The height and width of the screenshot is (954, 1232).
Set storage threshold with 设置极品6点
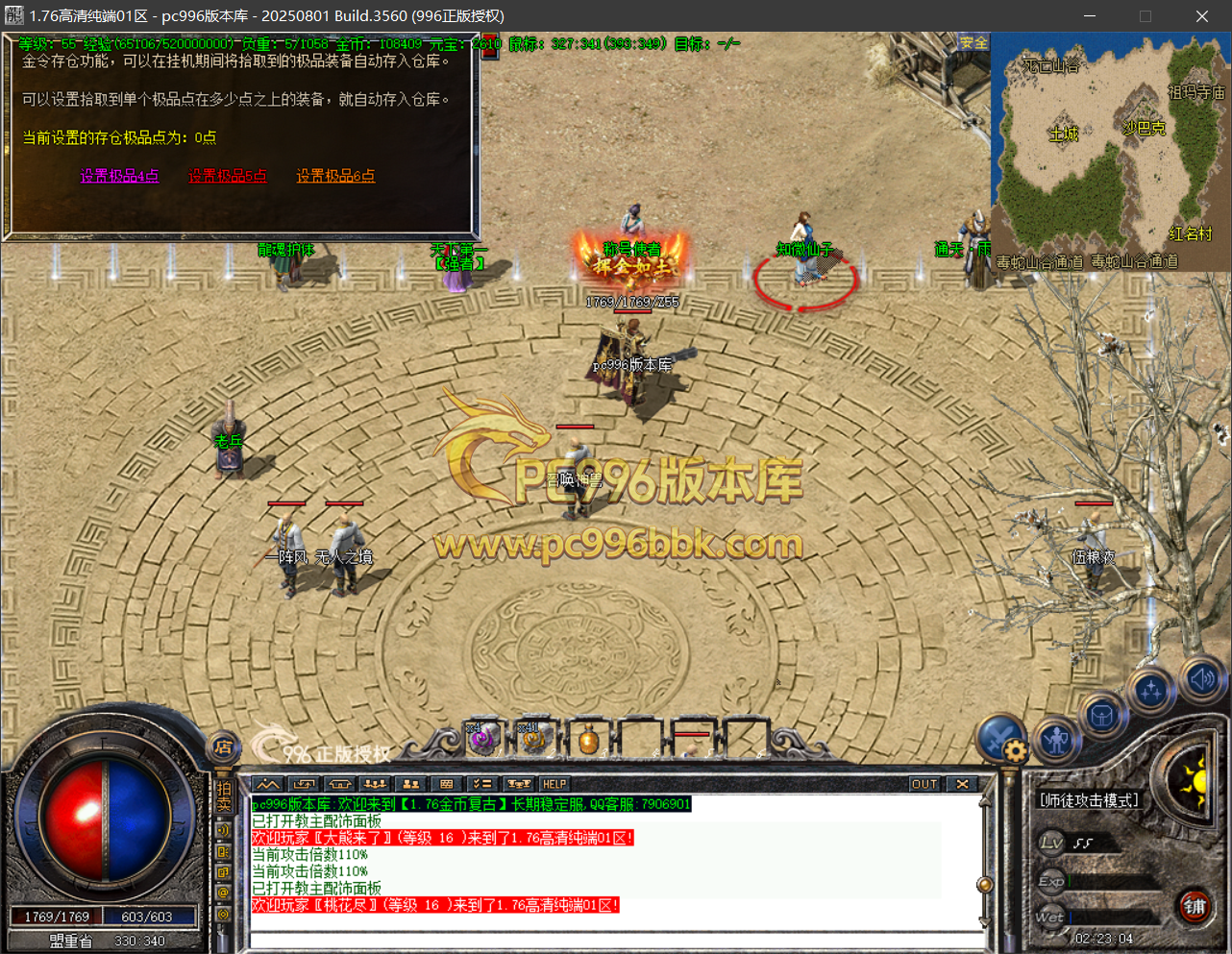pyautogui.click(x=335, y=176)
